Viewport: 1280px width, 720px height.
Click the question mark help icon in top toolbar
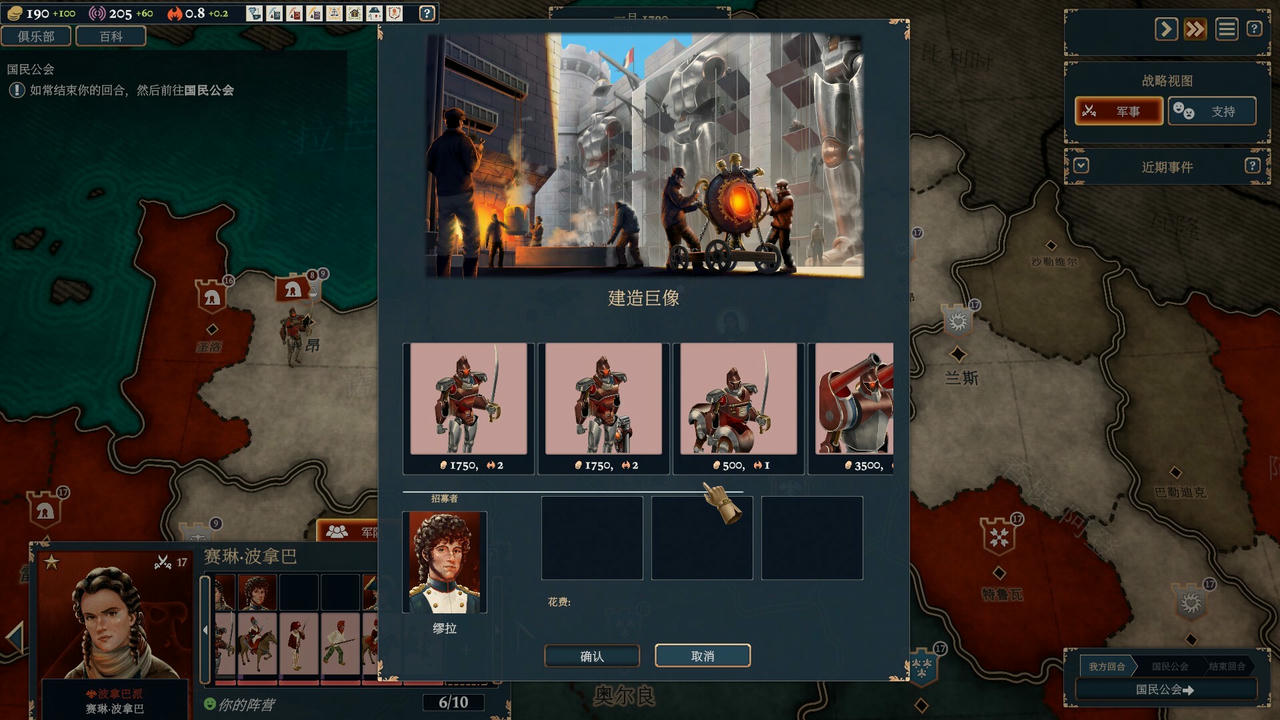pyautogui.click(x=428, y=13)
